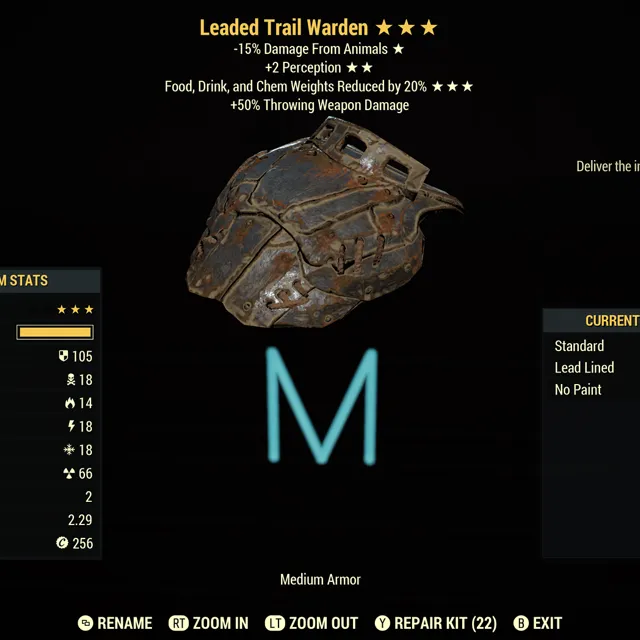Image resolution: width=640 pixels, height=640 pixels.
Task: Select the No Paint mod row
Action: pos(579,390)
